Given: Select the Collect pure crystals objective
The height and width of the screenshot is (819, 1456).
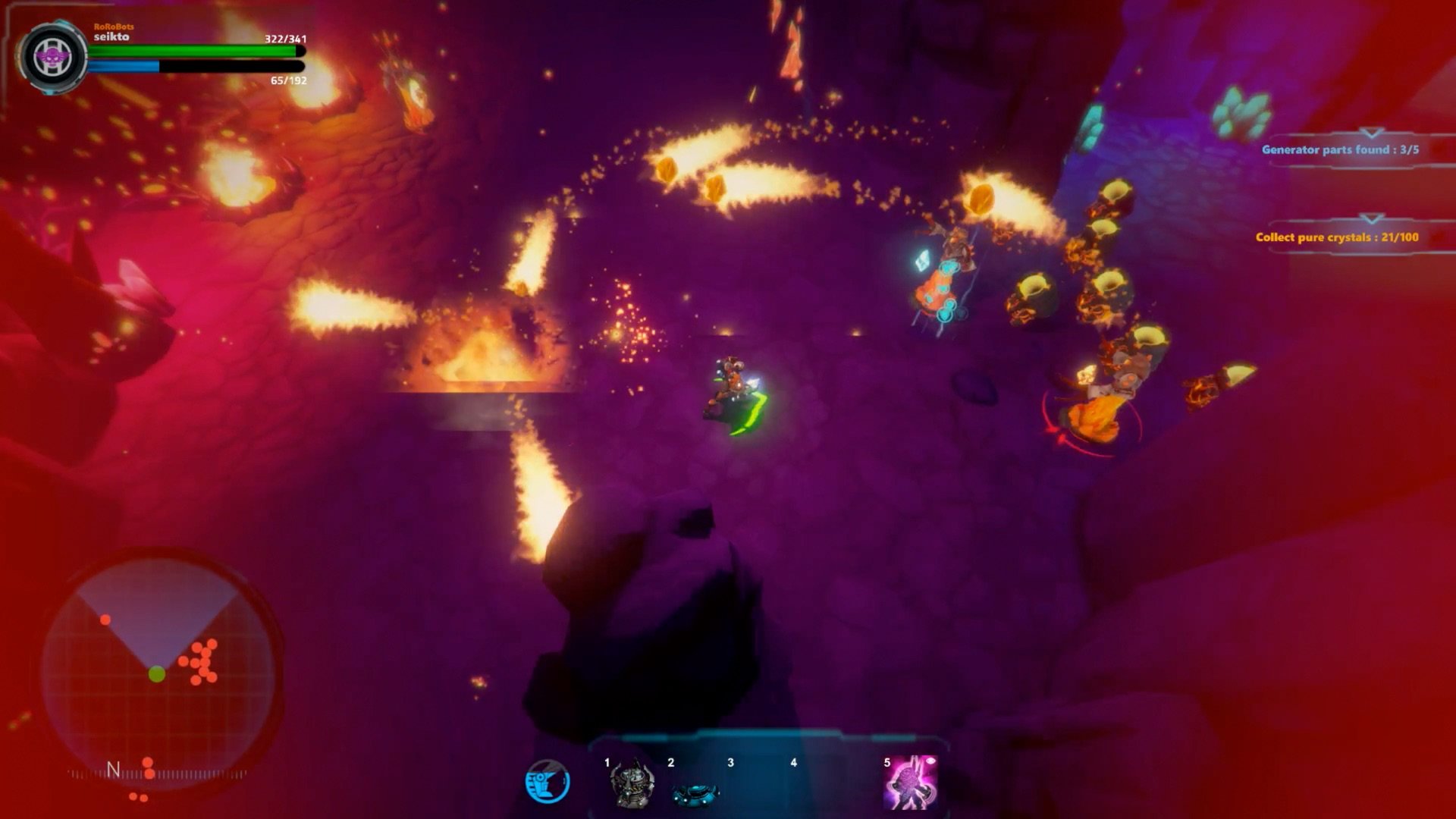Looking at the screenshot, I should (x=1336, y=237).
